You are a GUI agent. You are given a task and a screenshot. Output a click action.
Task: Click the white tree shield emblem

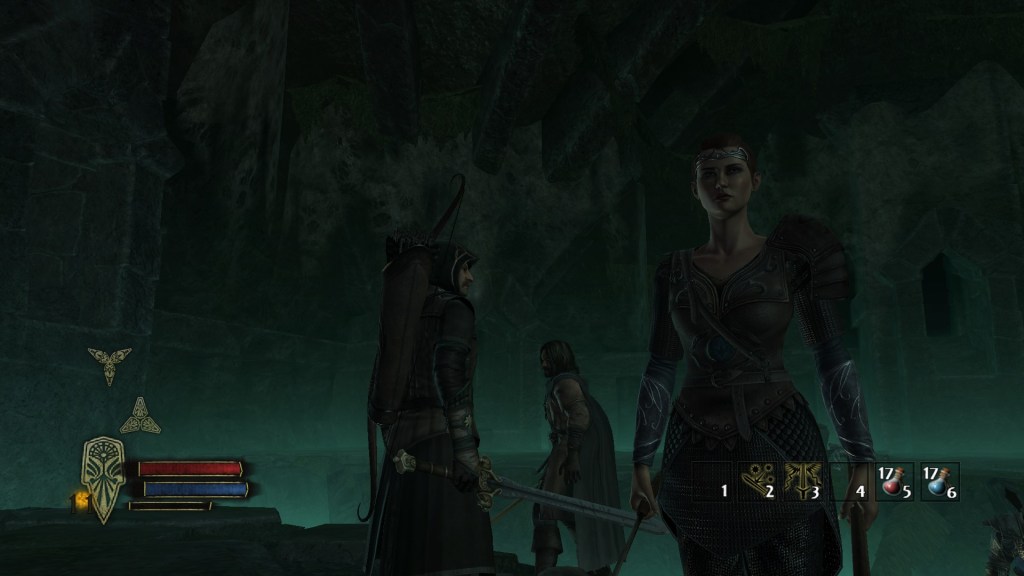(104, 480)
